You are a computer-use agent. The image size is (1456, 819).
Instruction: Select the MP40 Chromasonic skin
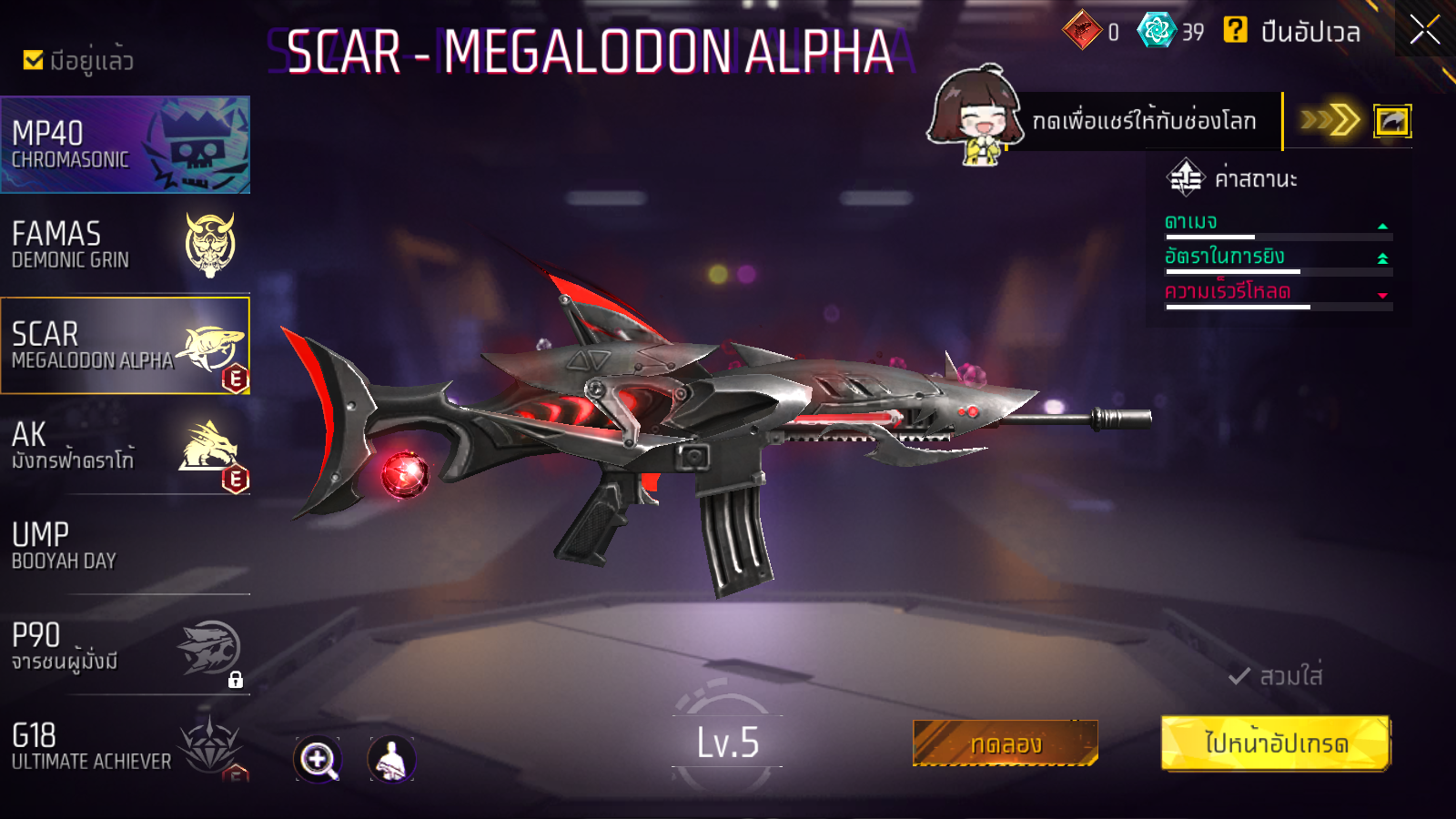125,145
